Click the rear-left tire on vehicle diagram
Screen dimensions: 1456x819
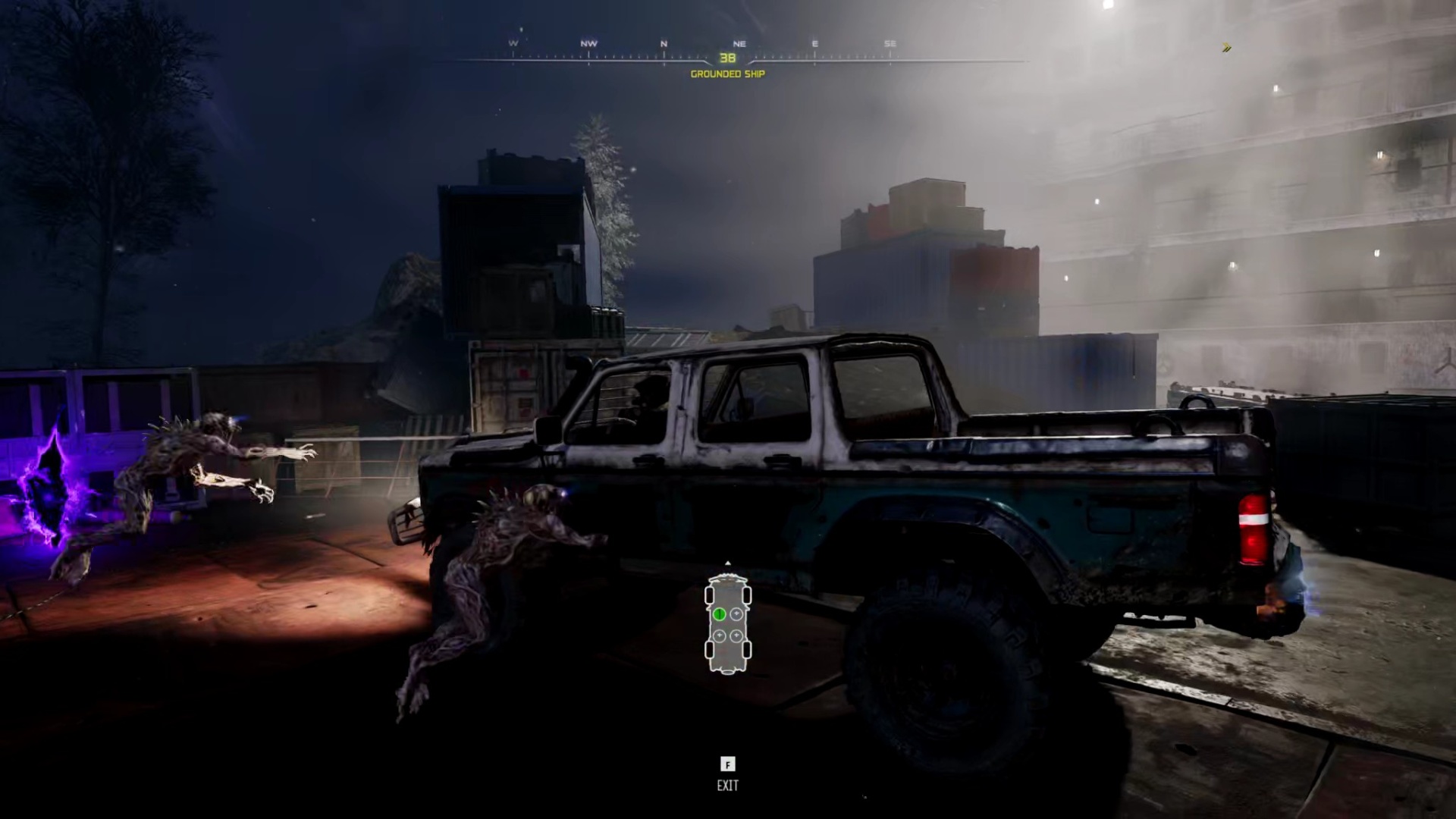(710, 649)
